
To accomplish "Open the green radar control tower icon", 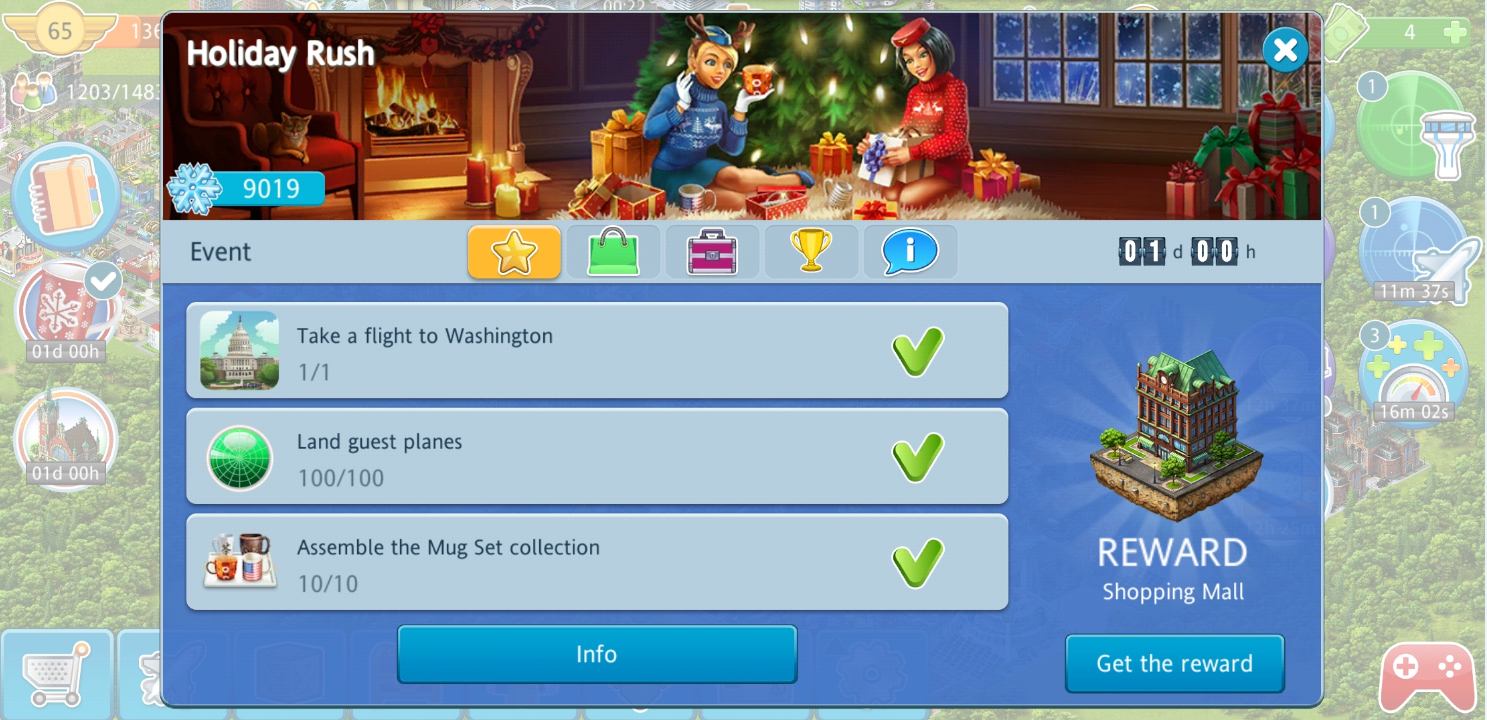I will 1414,125.
